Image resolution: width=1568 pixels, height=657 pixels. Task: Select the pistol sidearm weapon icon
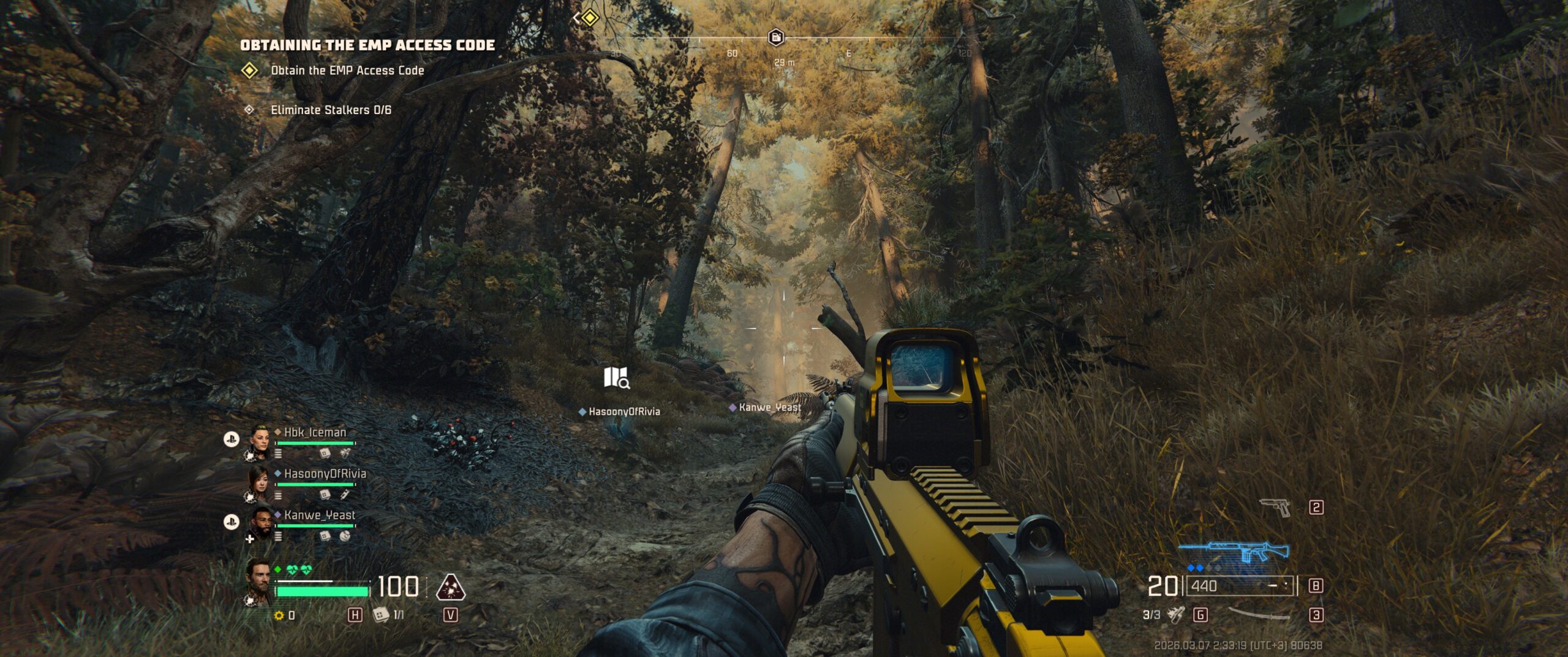1275,507
